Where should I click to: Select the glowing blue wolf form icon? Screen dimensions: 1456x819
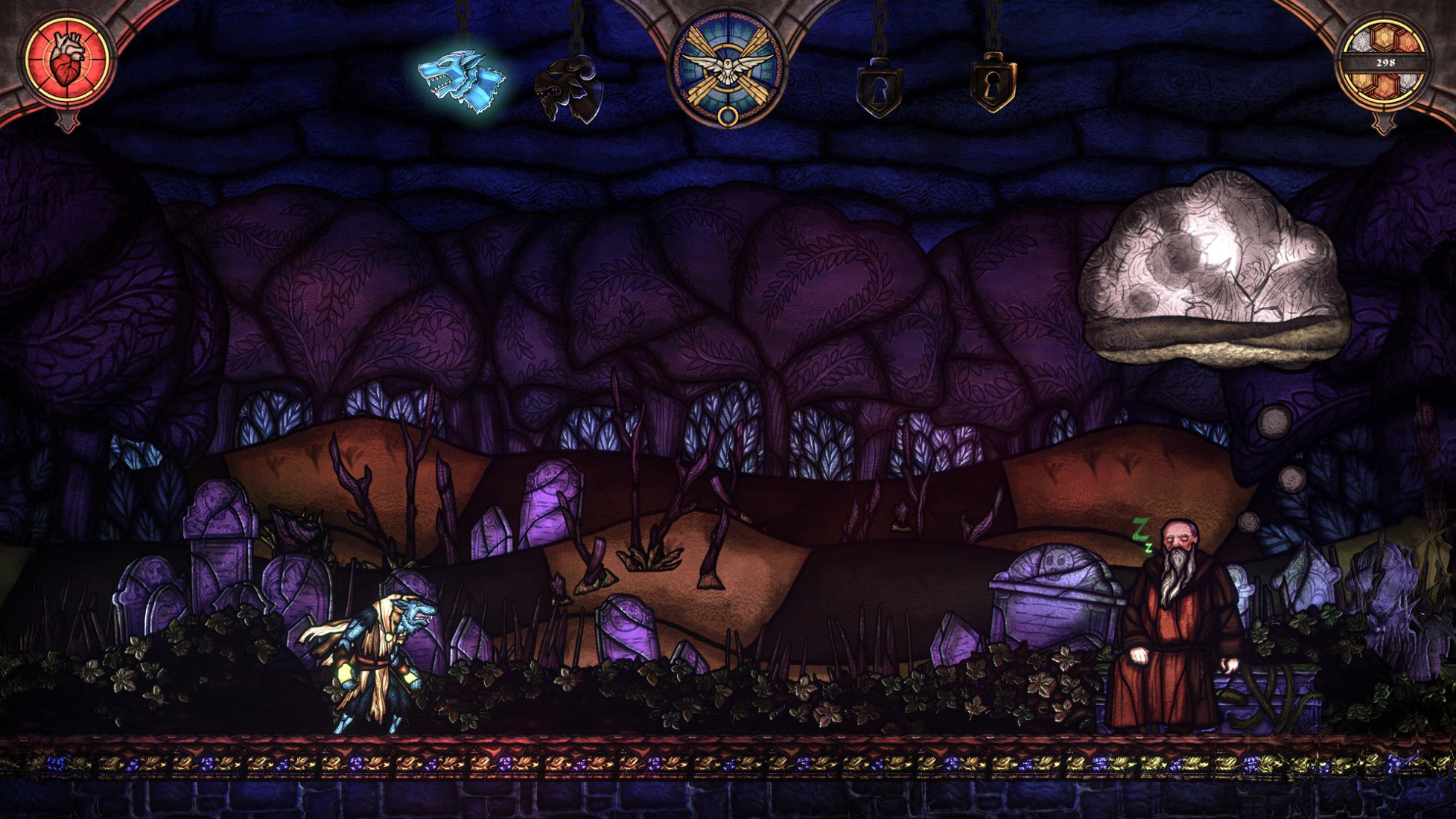[461, 81]
